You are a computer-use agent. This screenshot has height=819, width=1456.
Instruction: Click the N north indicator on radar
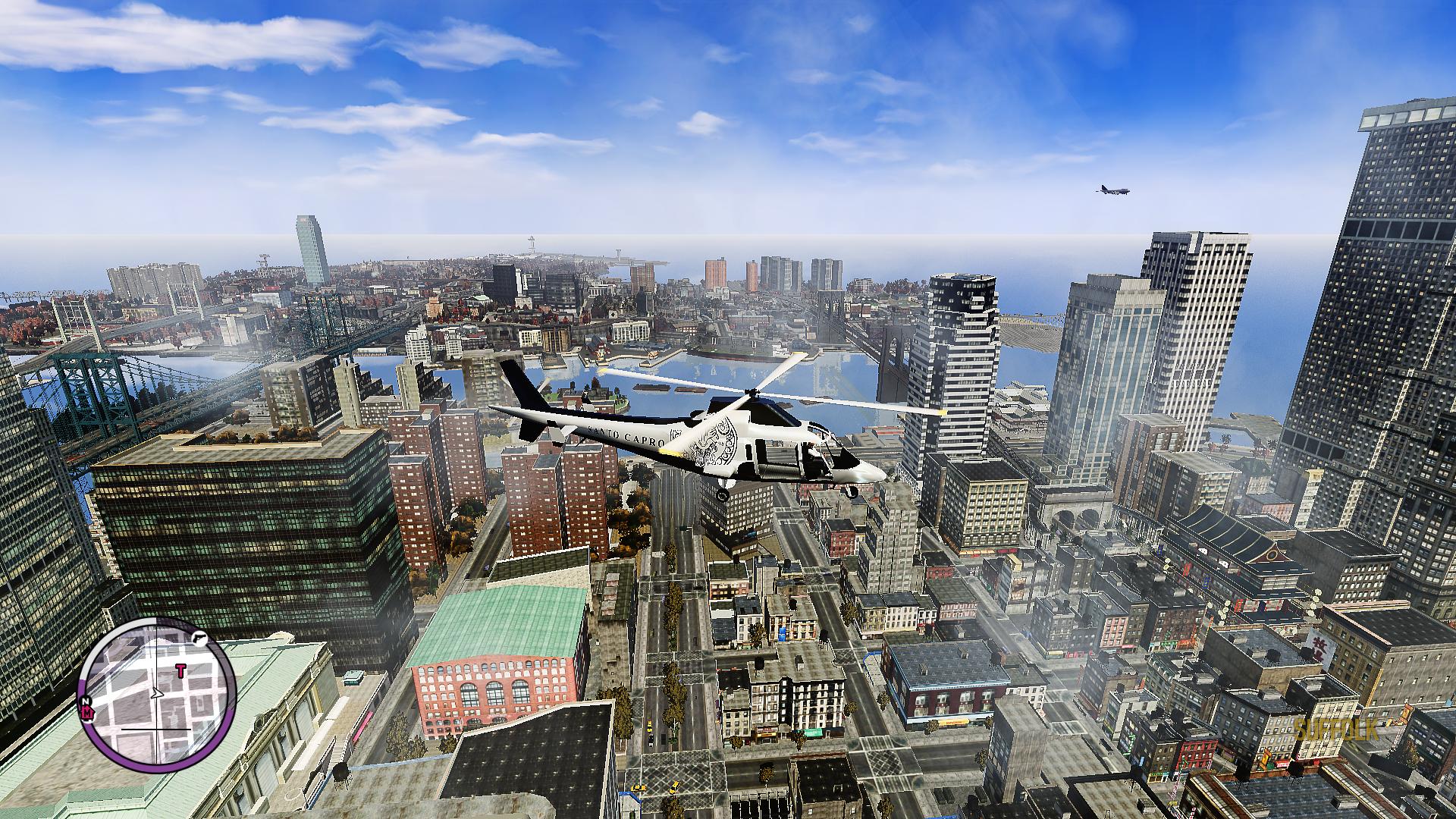click(x=85, y=700)
